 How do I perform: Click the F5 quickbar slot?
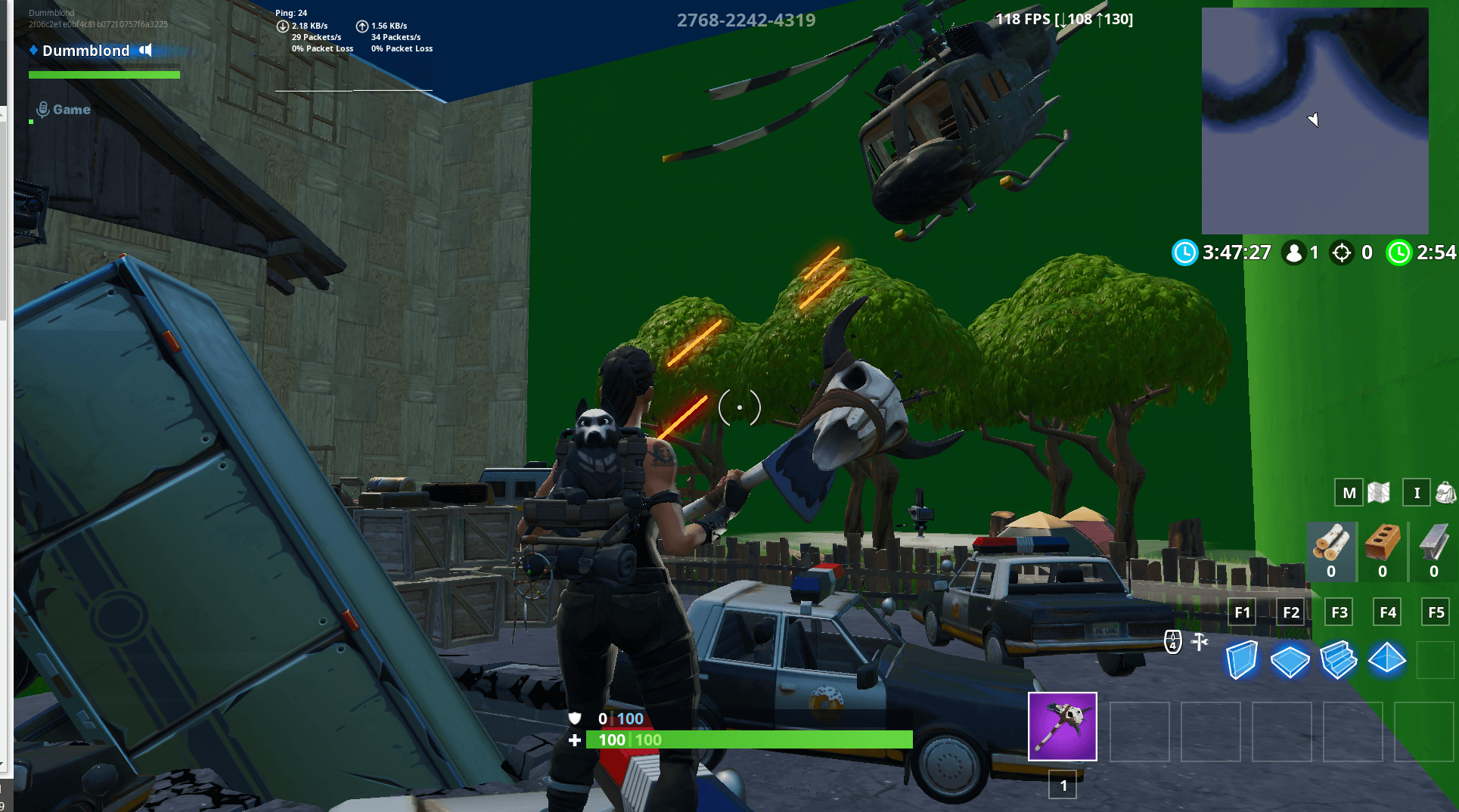point(1436,612)
